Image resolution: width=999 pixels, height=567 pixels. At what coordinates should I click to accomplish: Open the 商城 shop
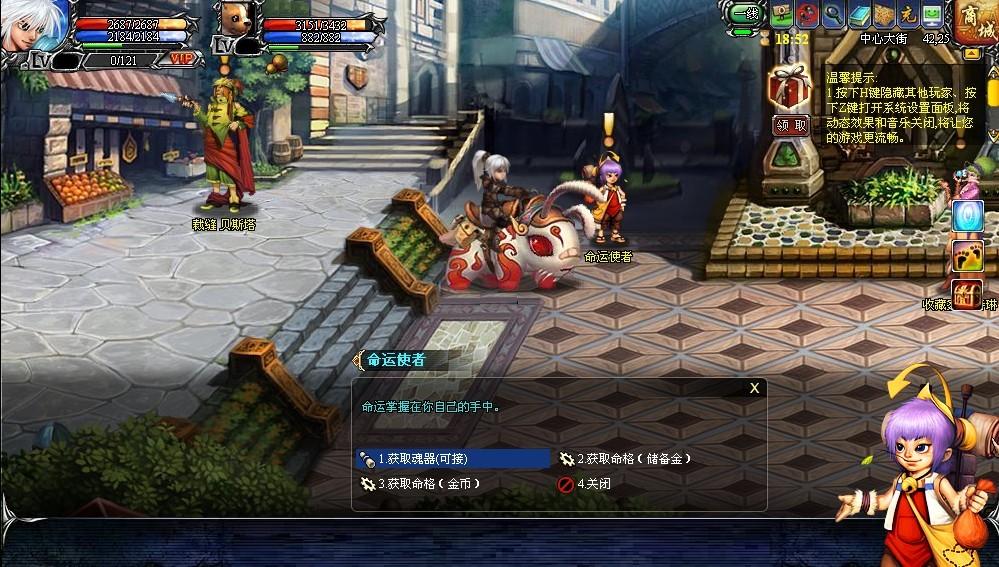point(974,24)
